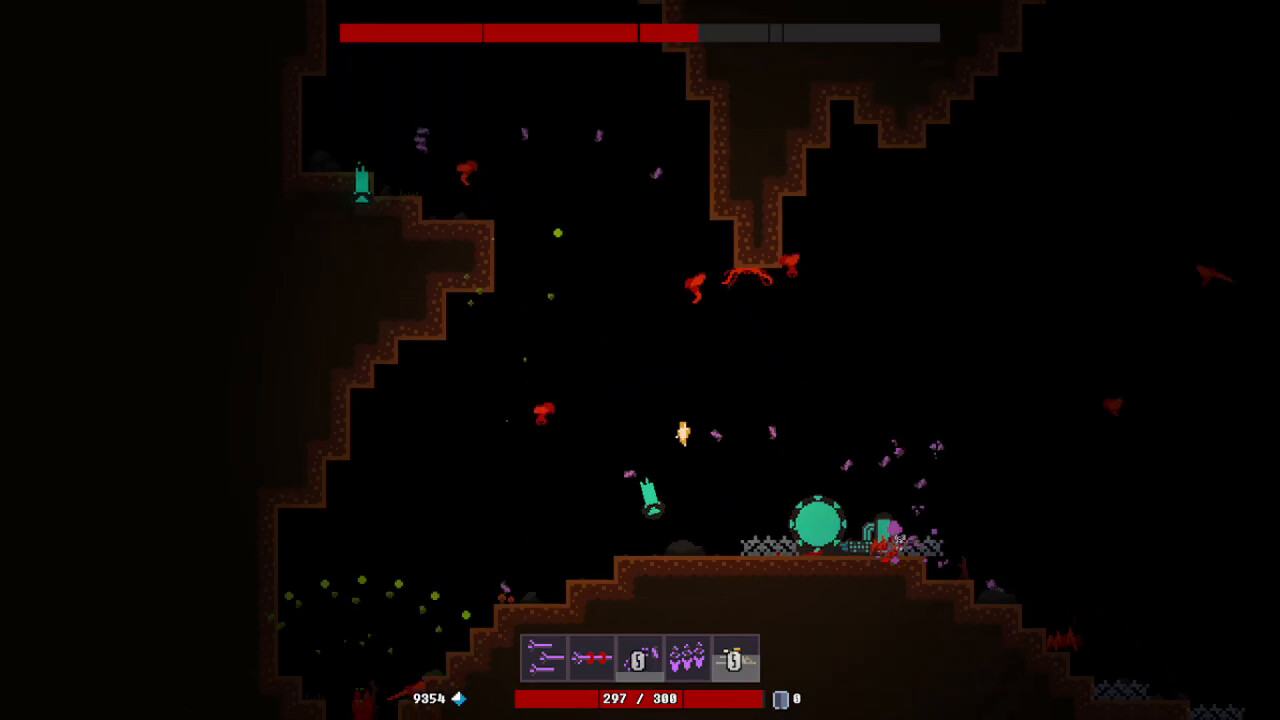Click the red creature beside the portal
This screenshot has height=720, width=1280.
(x=882, y=548)
